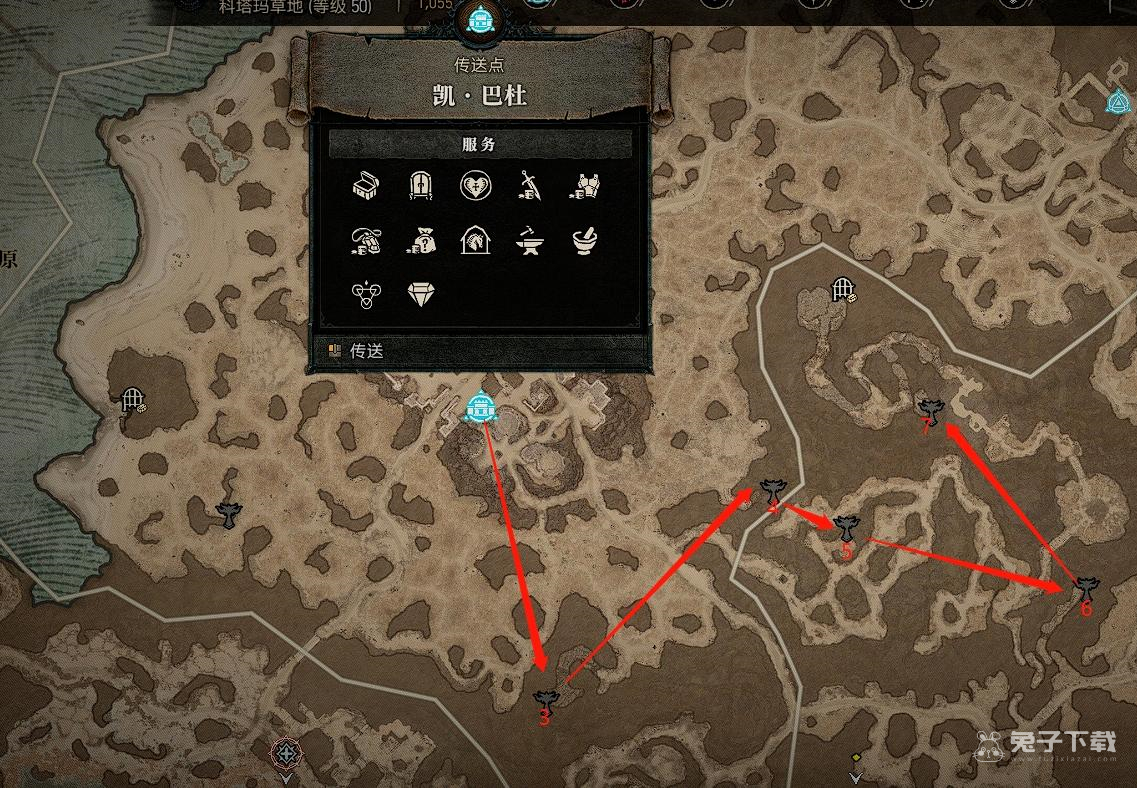1137x788 pixels.
Task: Click the dungeon gate marker near the coastline
Action: pyautogui.click(x=132, y=400)
